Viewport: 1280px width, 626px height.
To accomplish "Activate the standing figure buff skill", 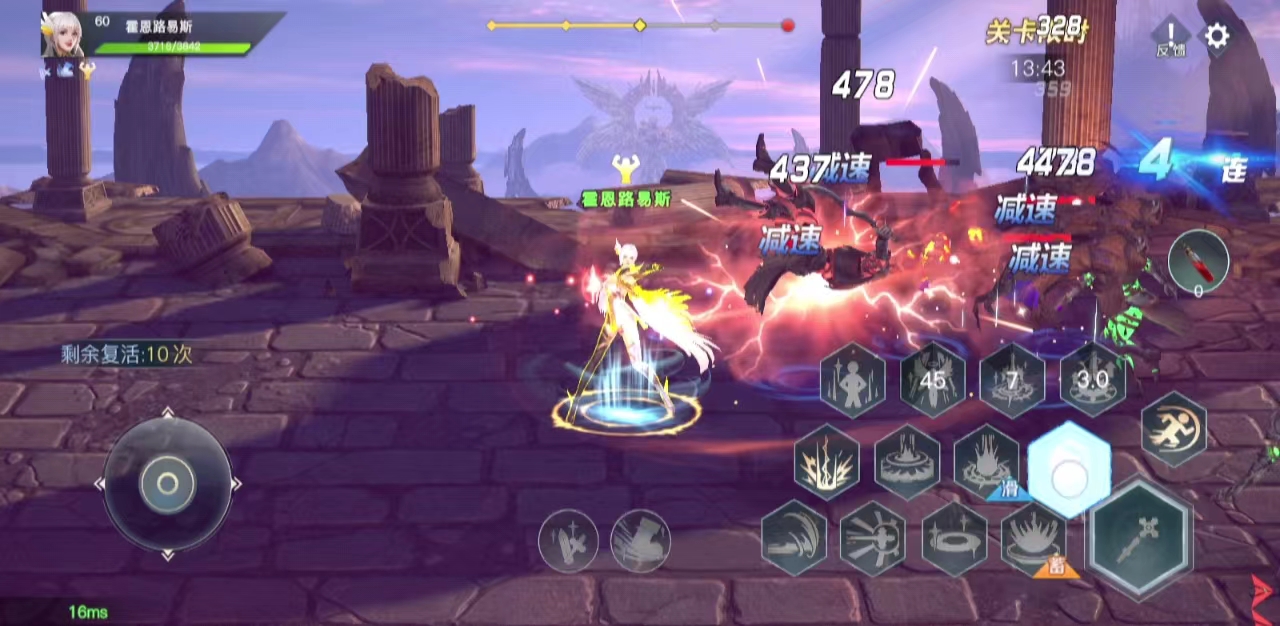I will pos(853,380).
